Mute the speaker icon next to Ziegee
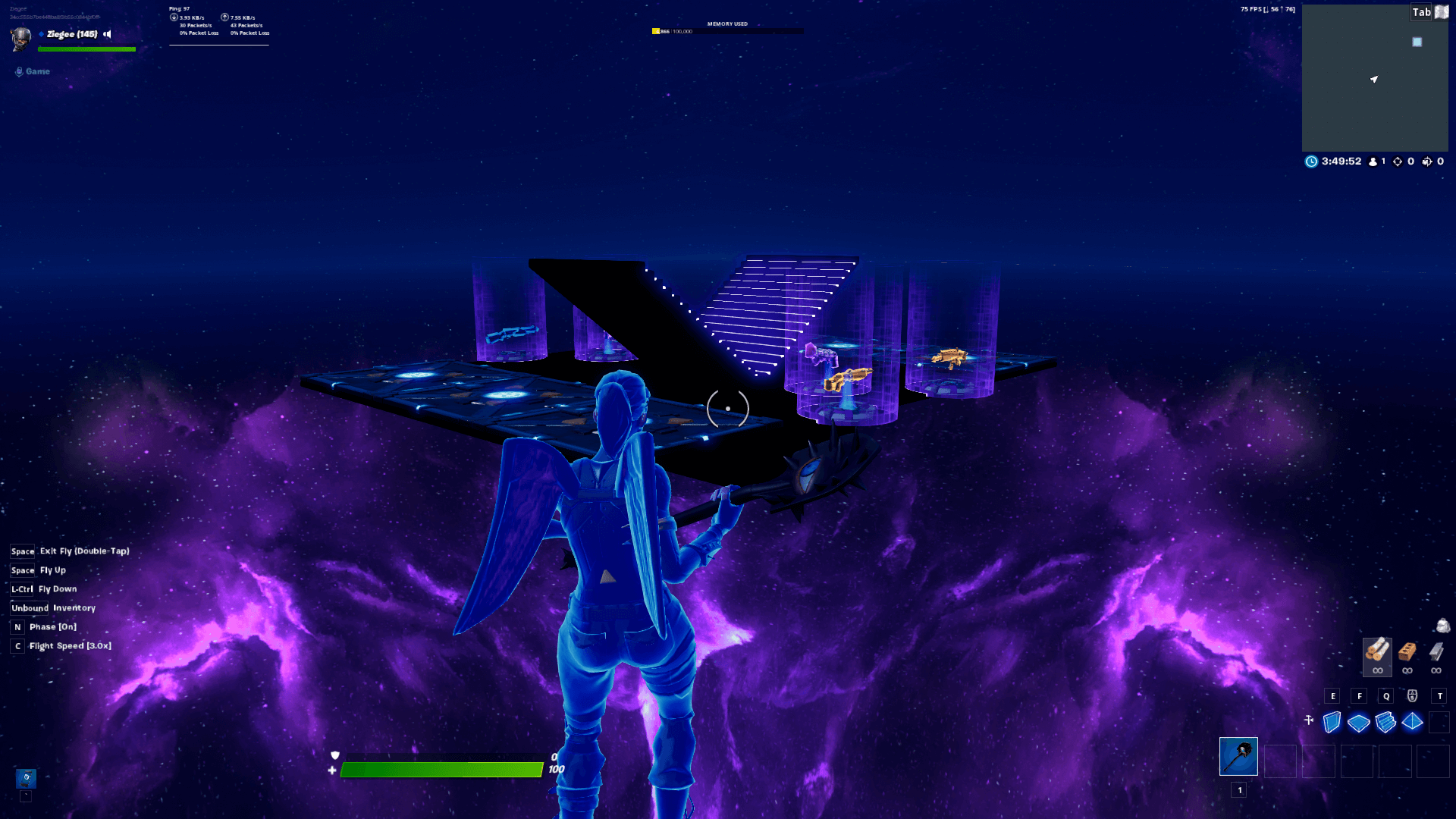This screenshot has width=1456, height=819. point(107,34)
